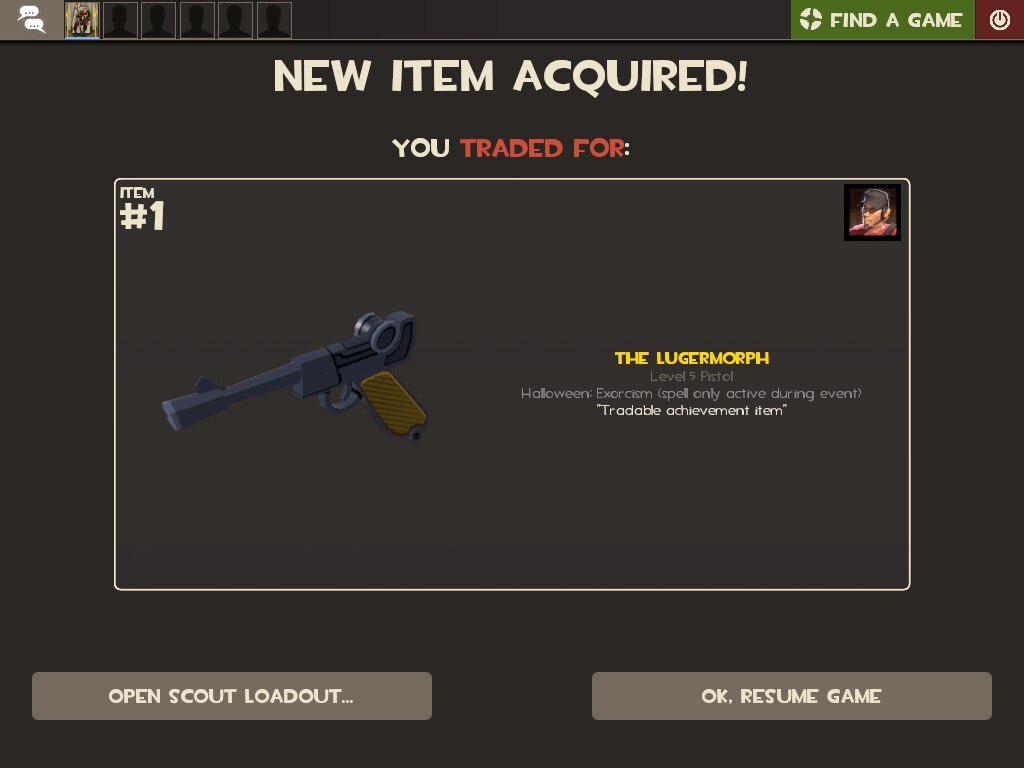Open Find a Game menu
The image size is (1024, 768).
(882, 20)
